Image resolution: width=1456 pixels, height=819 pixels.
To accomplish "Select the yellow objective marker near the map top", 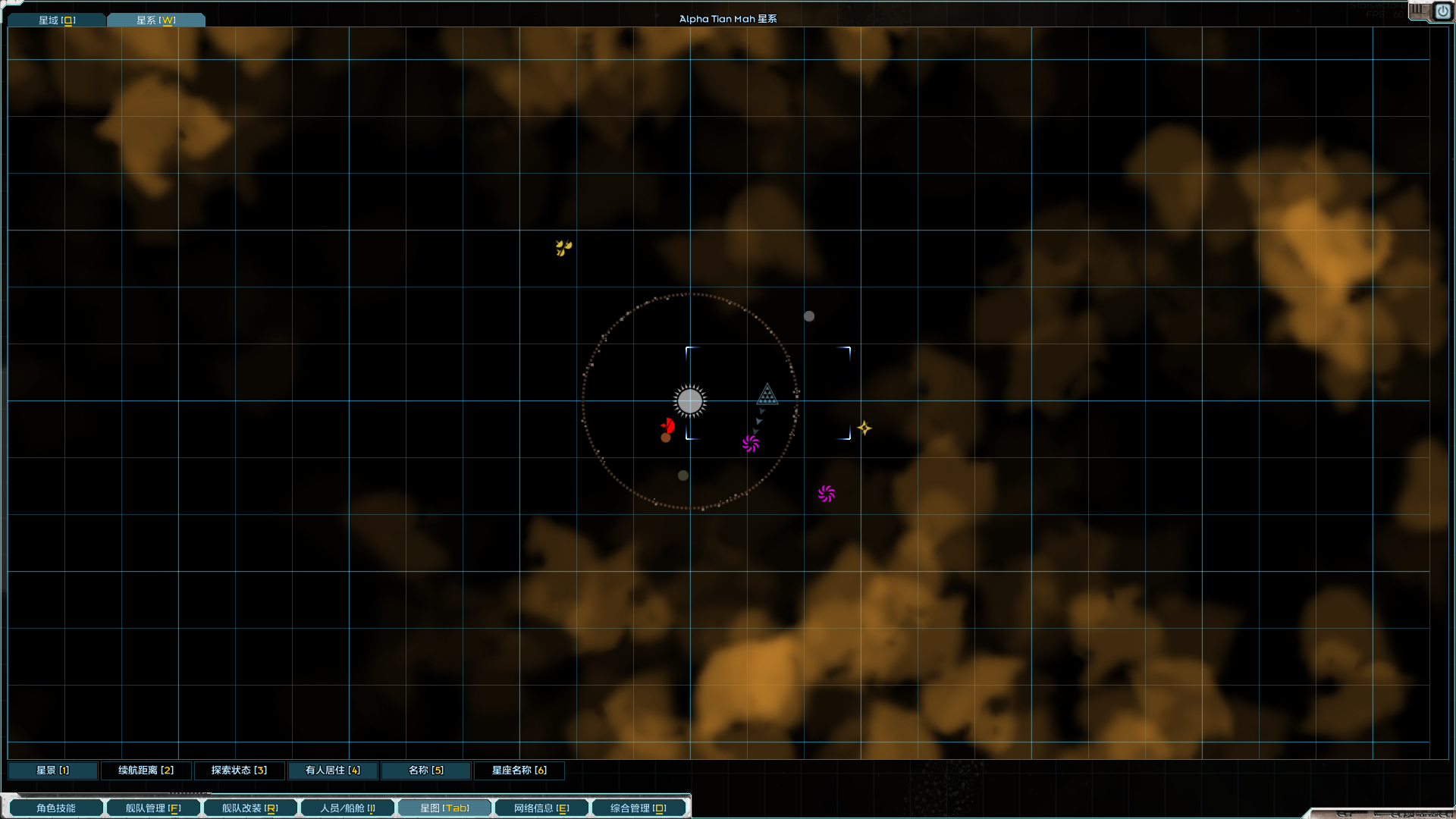I will click(x=563, y=246).
